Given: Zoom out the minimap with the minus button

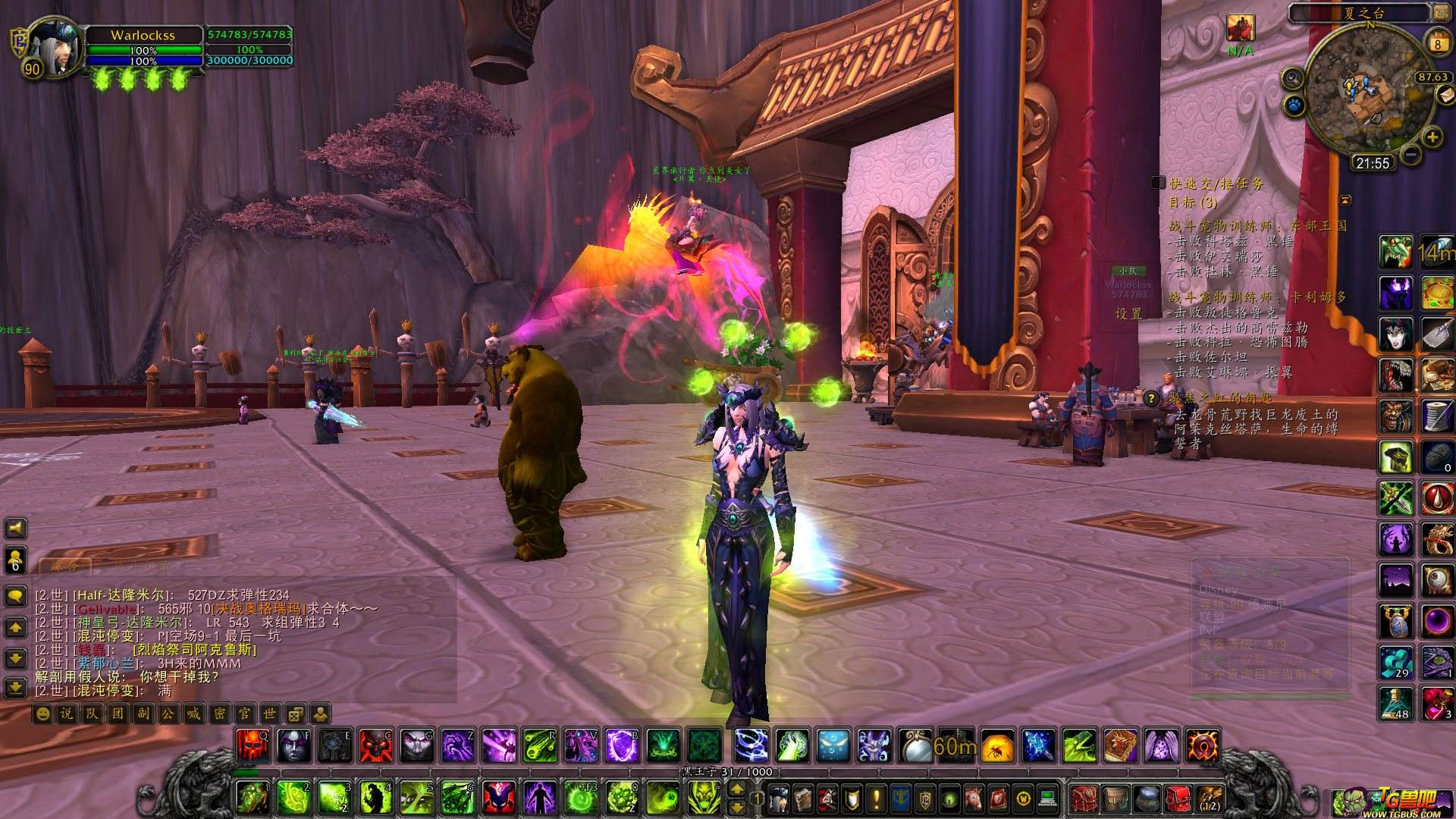Looking at the screenshot, I should pyautogui.click(x=1410, y=155).
